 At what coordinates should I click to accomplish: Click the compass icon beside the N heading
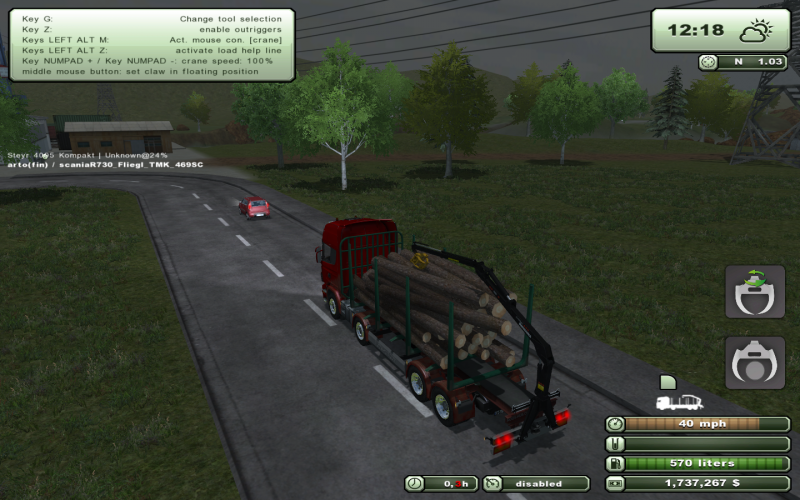tap(708, 62)
